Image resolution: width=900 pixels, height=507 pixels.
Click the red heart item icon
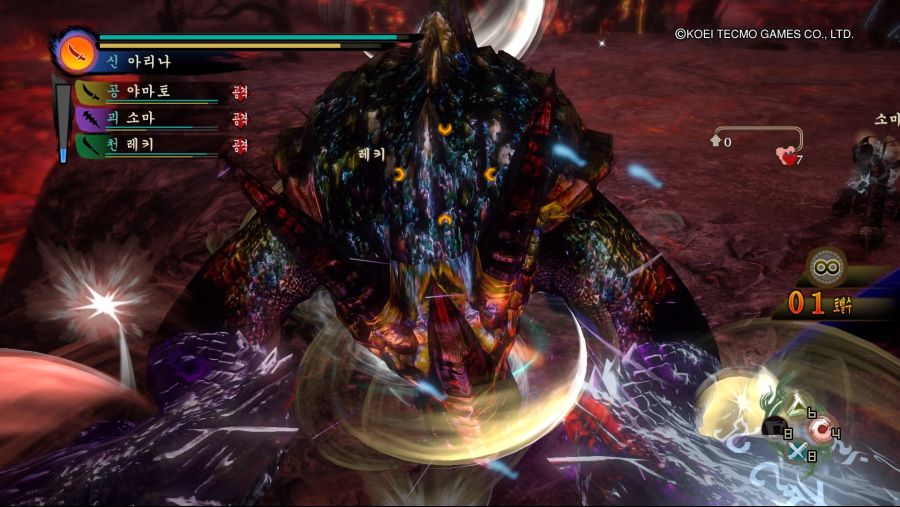(786, 154)
